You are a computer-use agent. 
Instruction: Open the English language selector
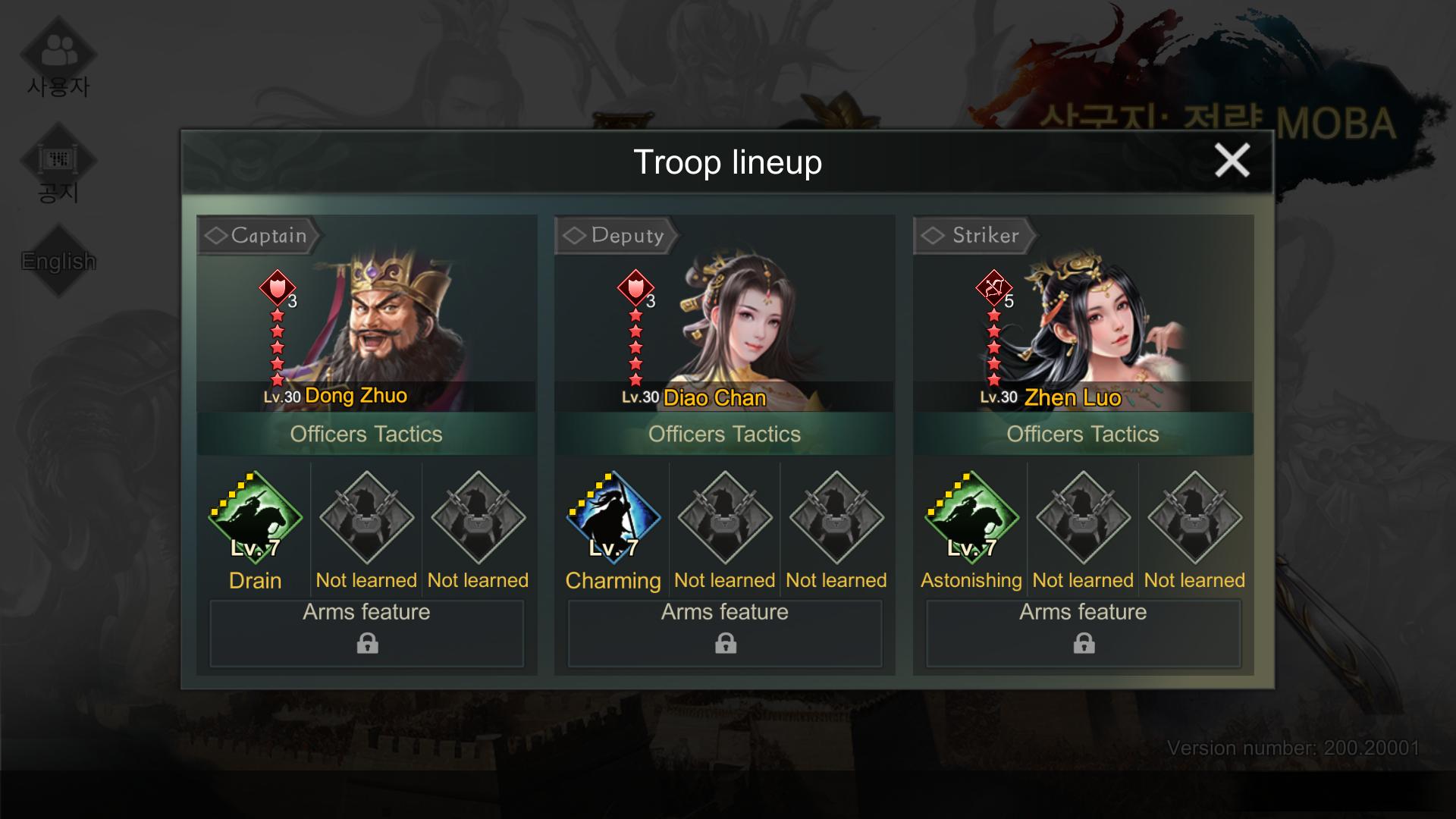coord(58,261)
